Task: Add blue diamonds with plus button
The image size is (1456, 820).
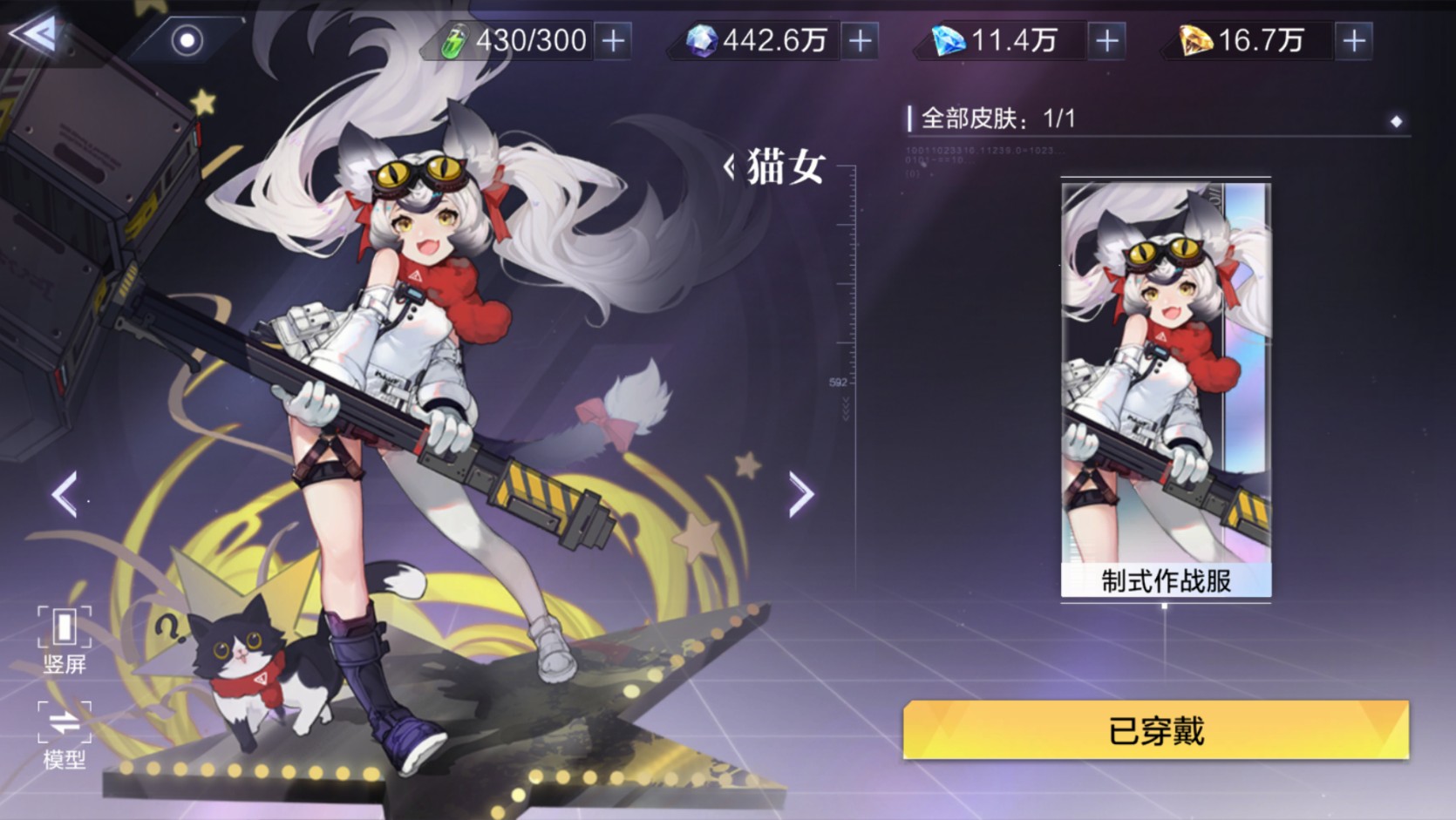Action: 1107,40
